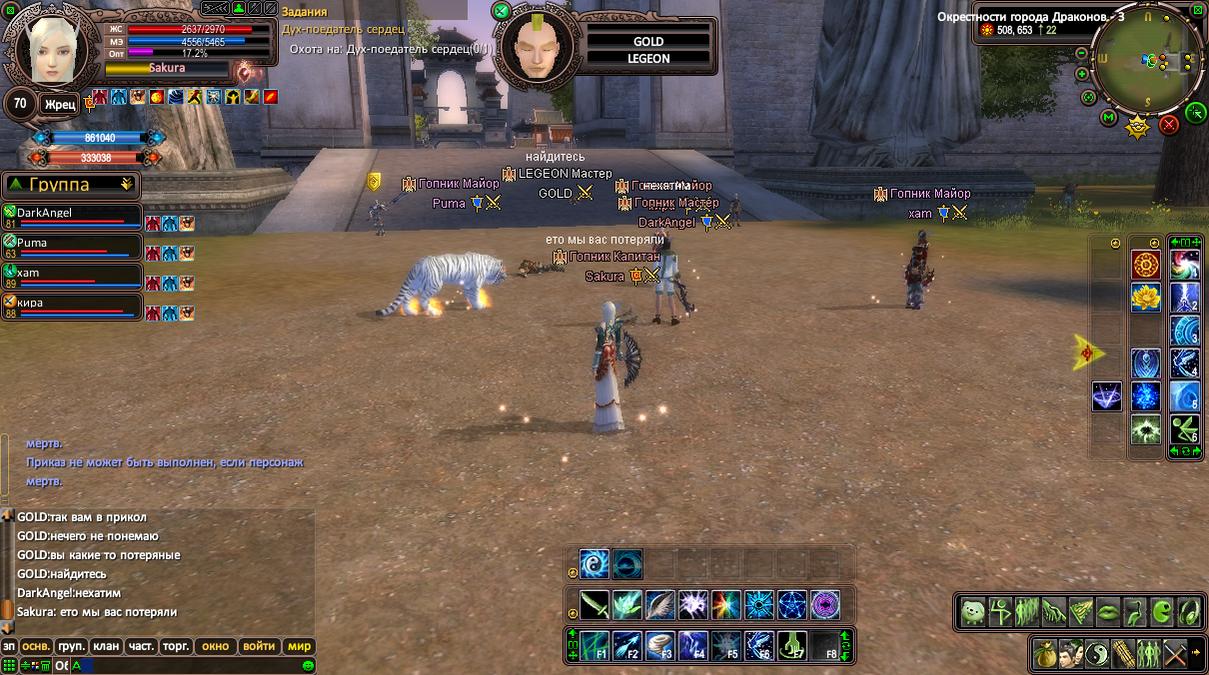Click the green lips kiss emote icon
This screenshot has height=675, width=1209.
[1108, 611]
